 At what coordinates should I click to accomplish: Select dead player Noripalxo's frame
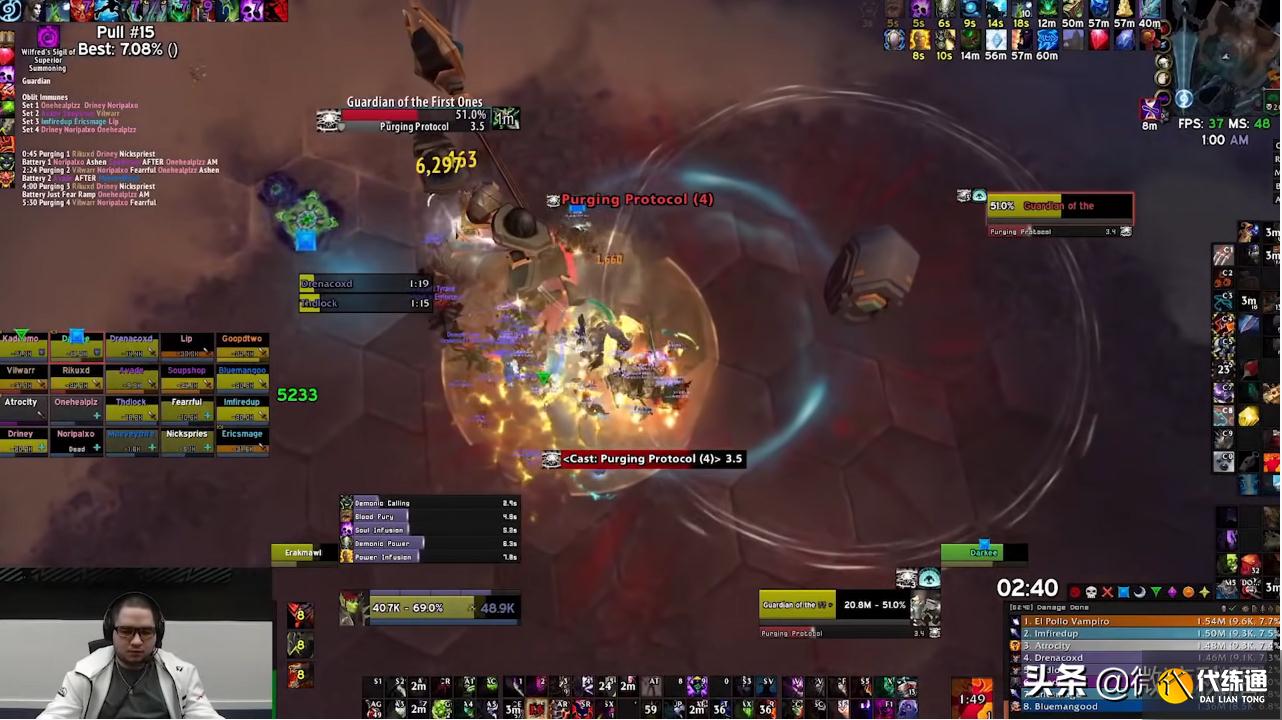point(76,441)
